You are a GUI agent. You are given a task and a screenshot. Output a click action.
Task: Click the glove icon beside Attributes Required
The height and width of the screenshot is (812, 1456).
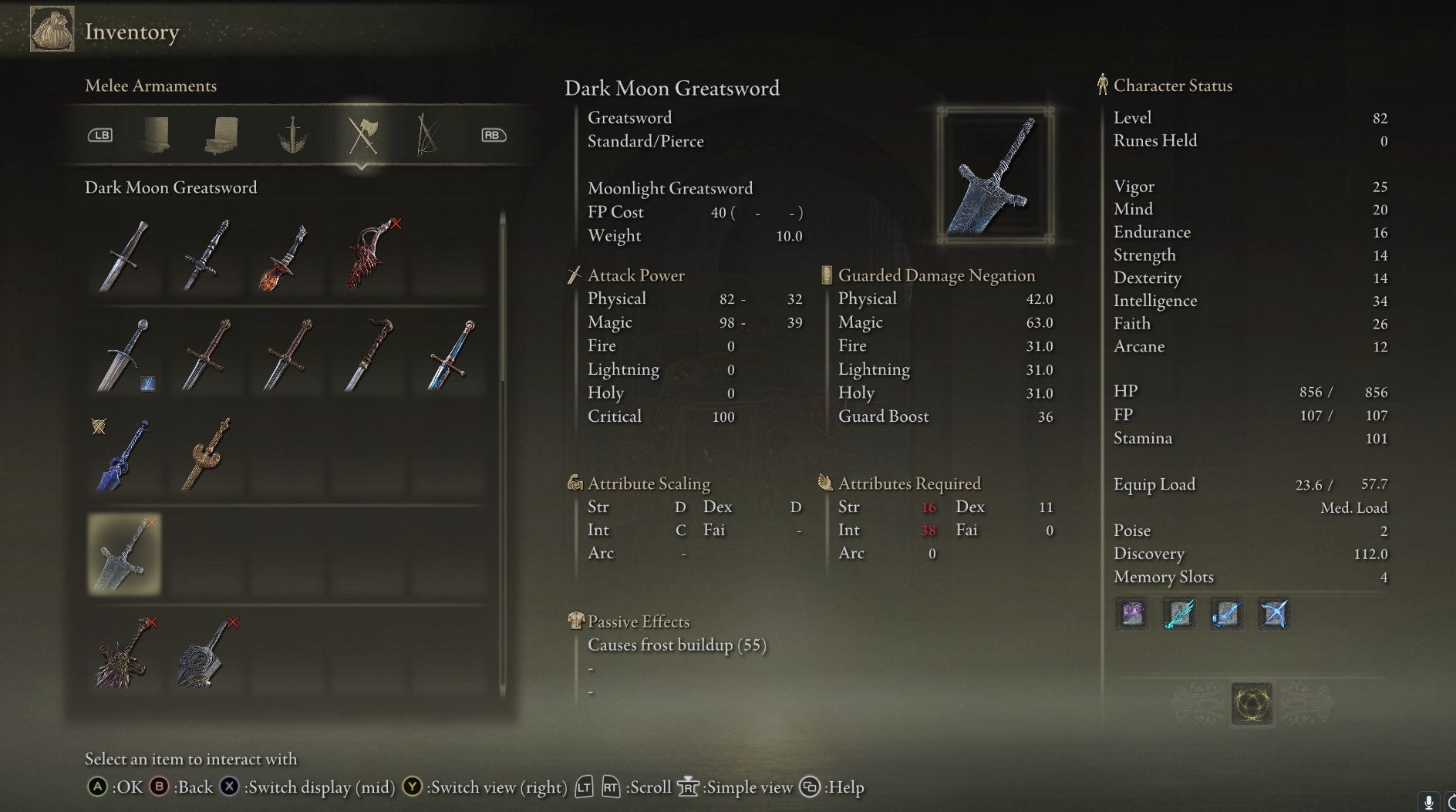point(824,483)
